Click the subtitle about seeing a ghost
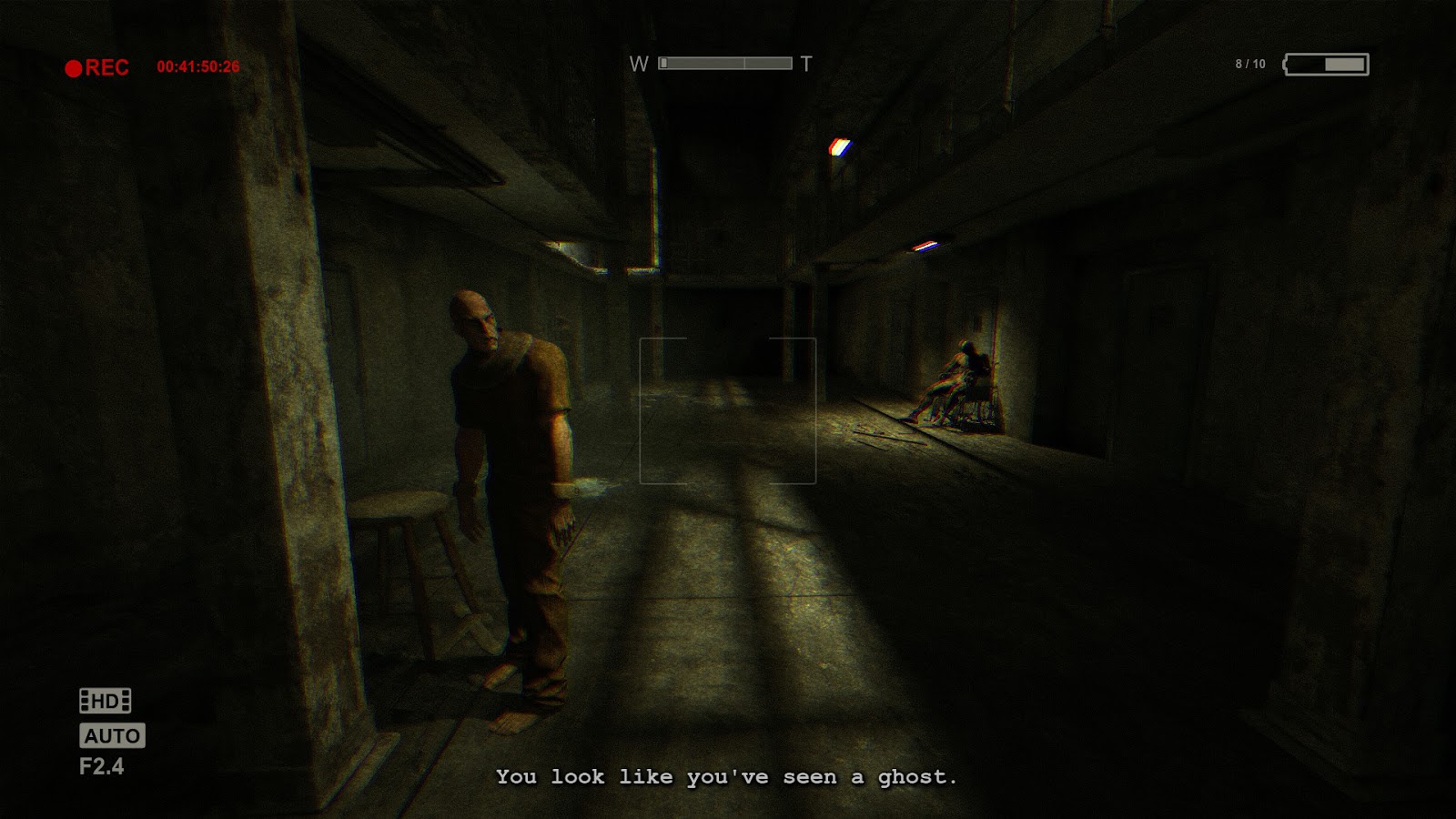This screenshot has width=1456, height=819. [726, 778]
